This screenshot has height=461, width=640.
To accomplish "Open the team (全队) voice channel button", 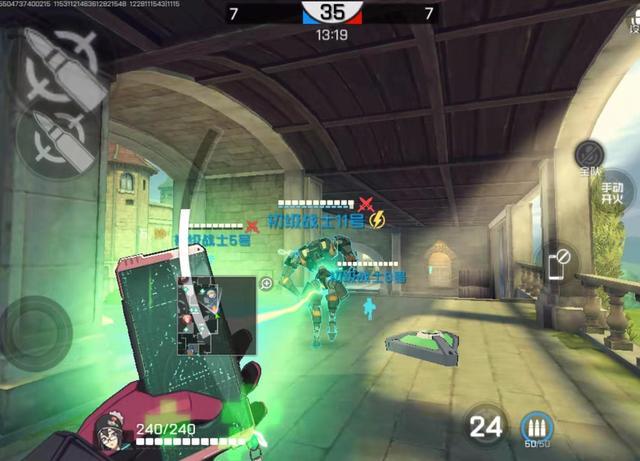I will click(589, 158).
